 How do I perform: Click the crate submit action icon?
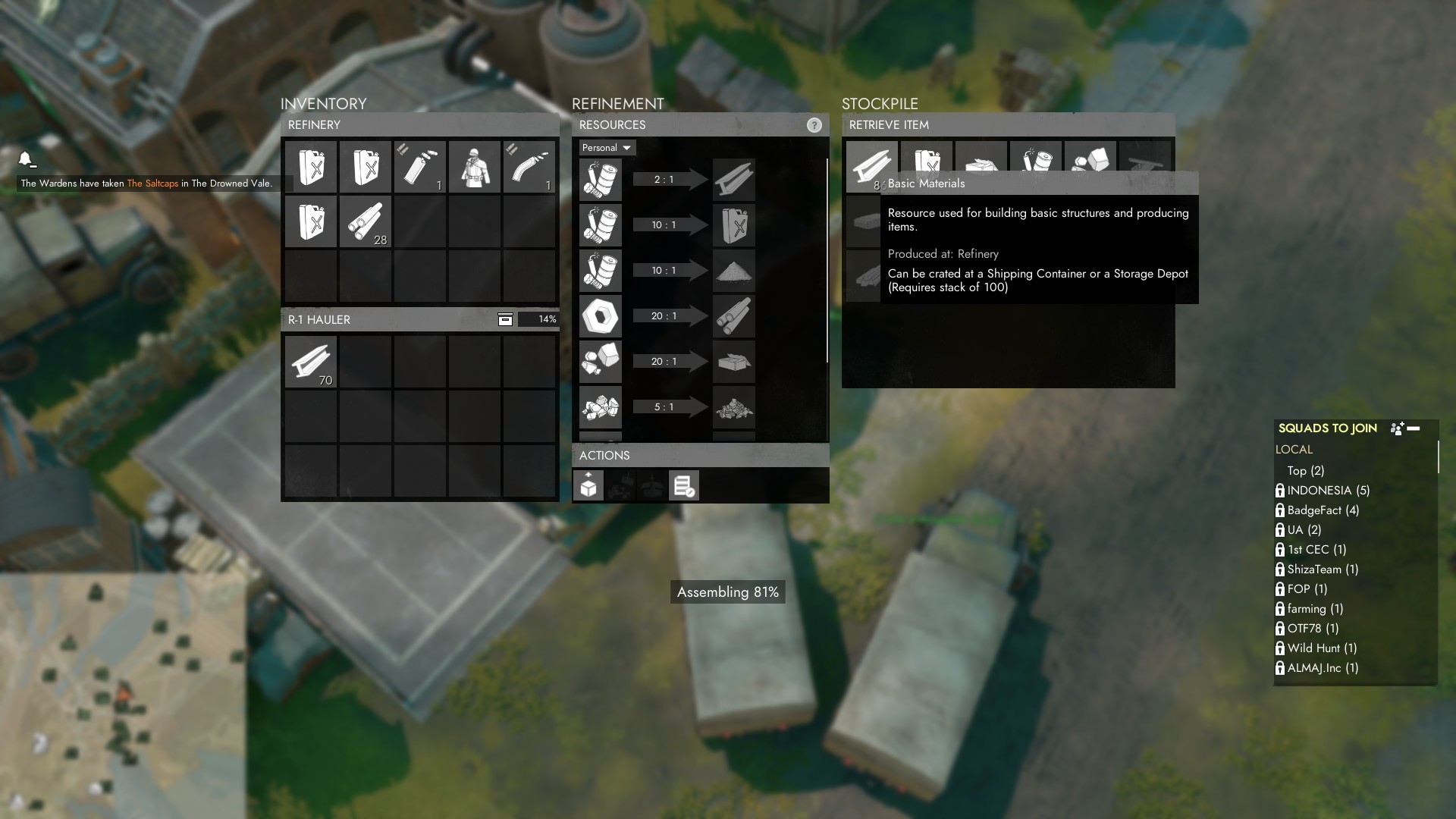[x=588, y=485]
